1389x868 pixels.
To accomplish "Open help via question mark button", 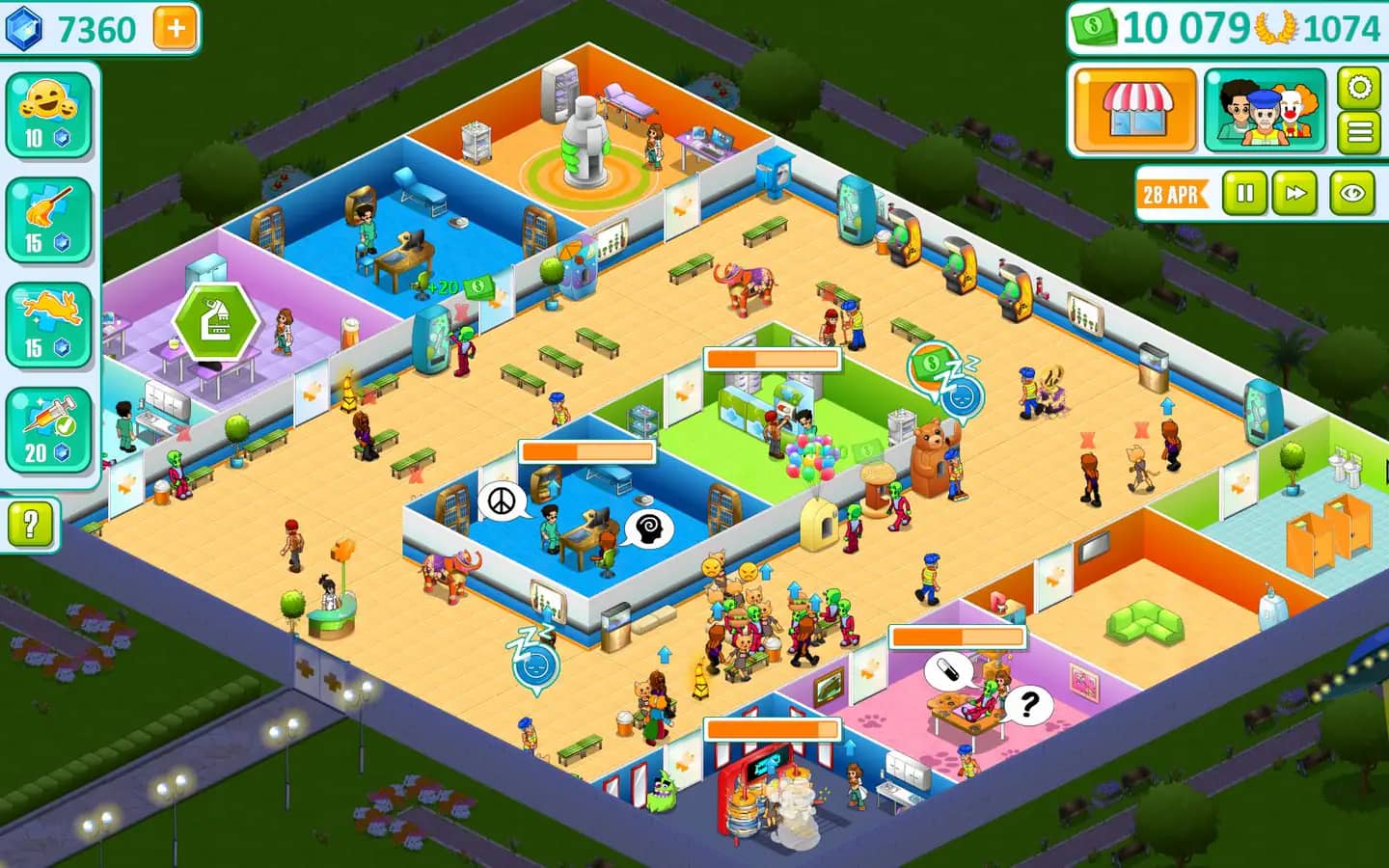I will (x=32, y=526).
